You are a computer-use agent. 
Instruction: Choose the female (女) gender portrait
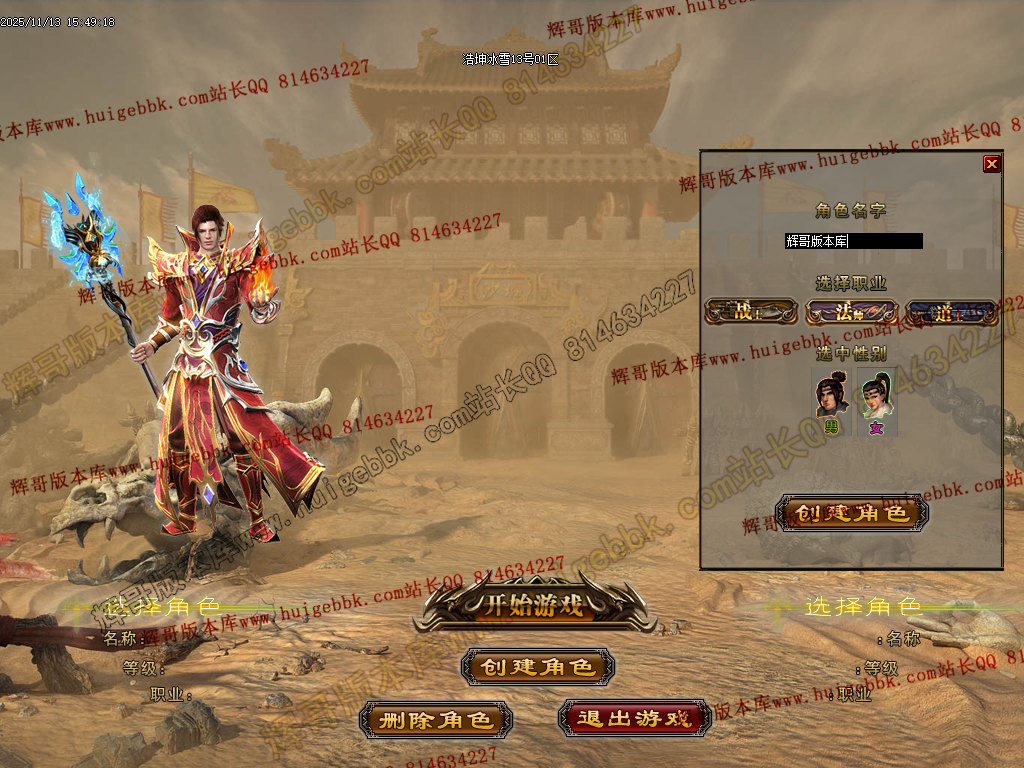876,398
